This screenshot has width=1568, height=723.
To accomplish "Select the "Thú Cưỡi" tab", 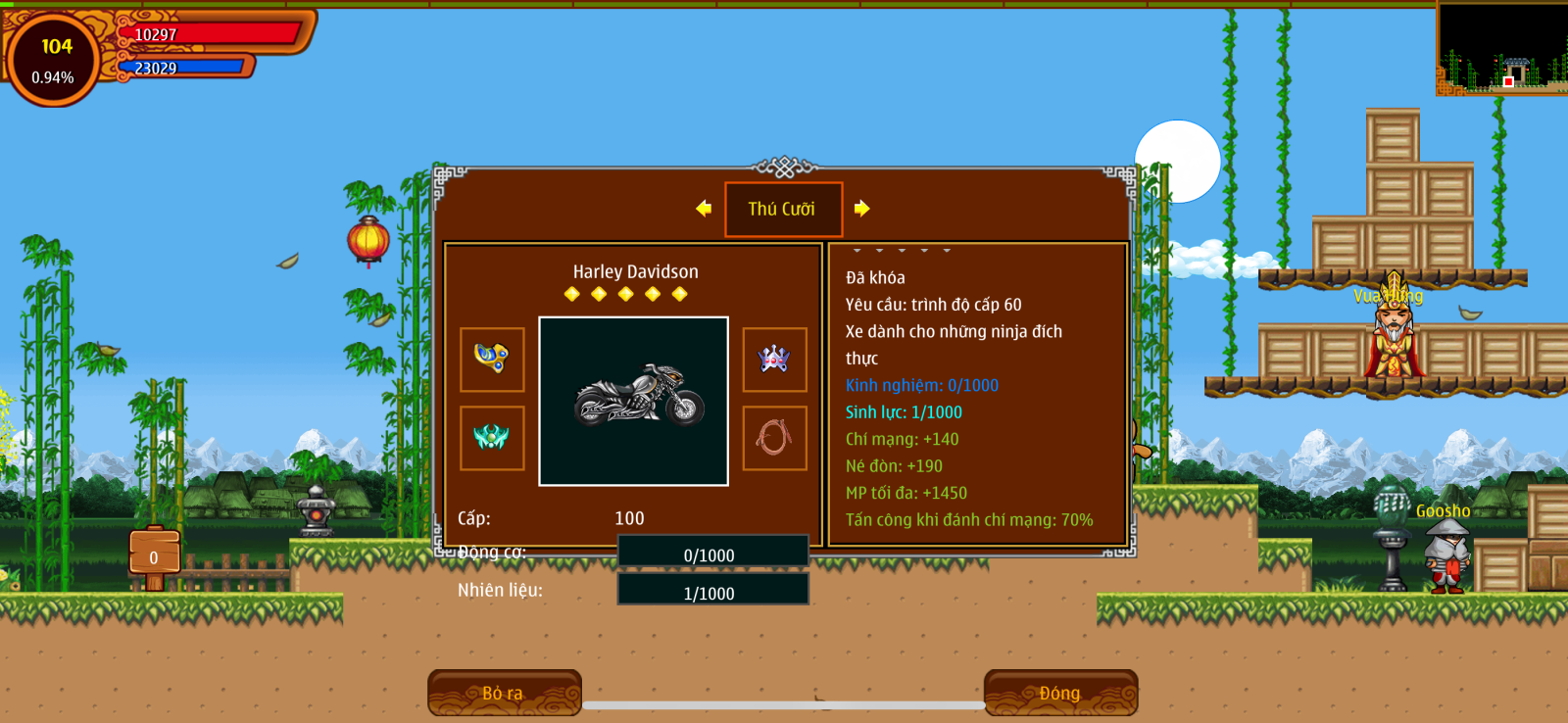I will click(x=783, y=209).
